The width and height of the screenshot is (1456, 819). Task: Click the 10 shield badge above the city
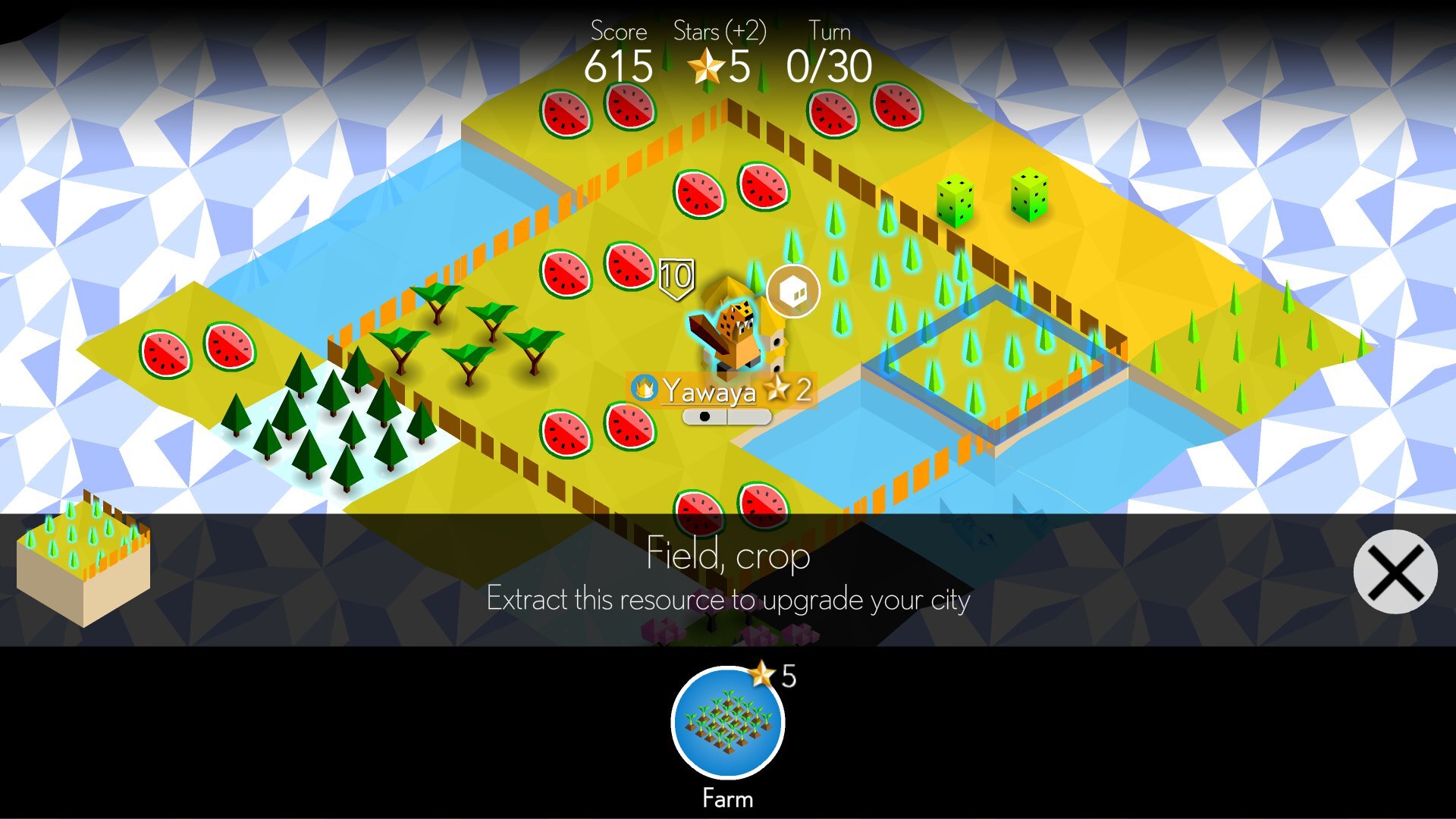pos(676,277)
